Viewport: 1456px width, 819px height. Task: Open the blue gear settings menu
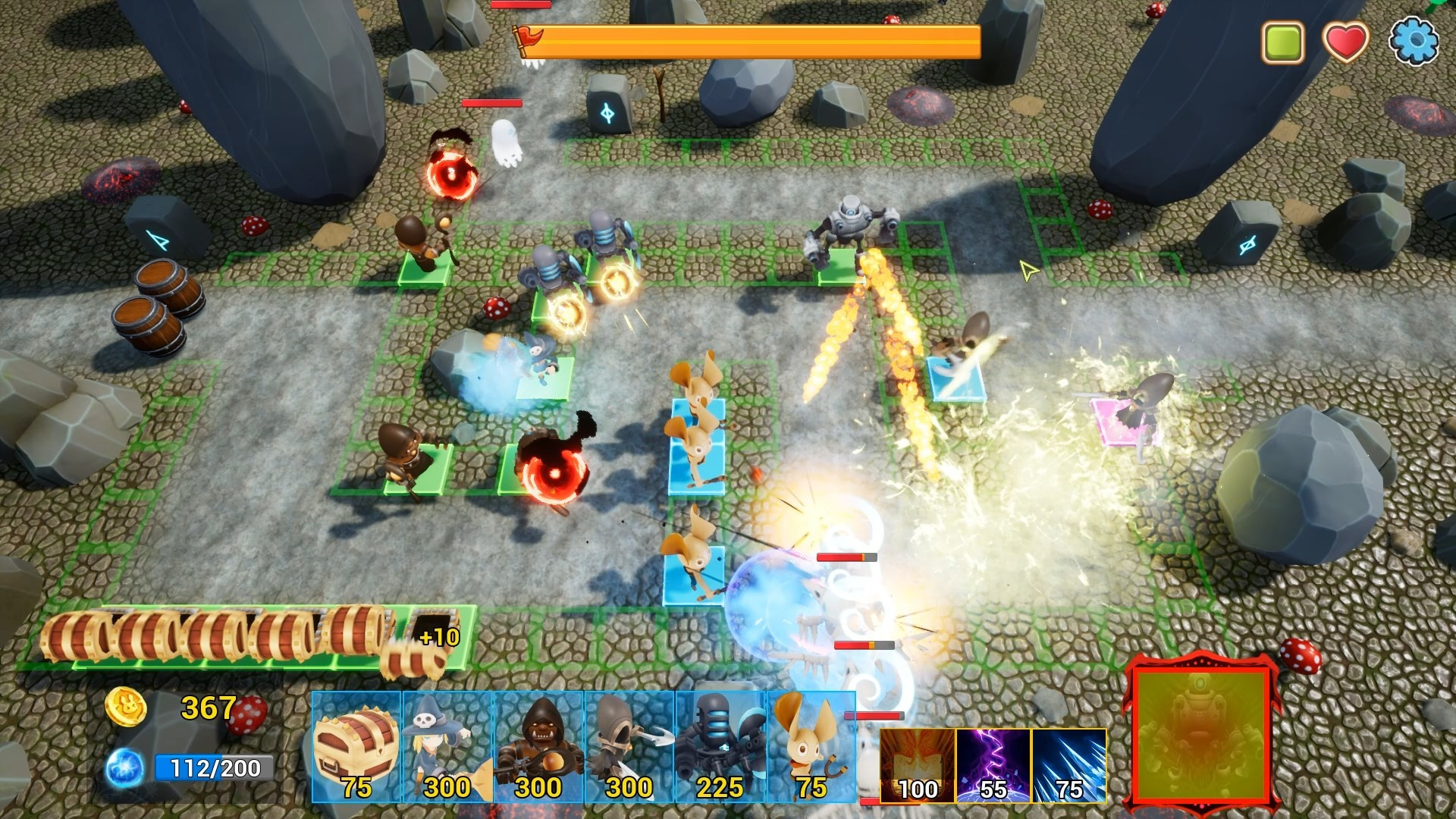[1414, 41]
